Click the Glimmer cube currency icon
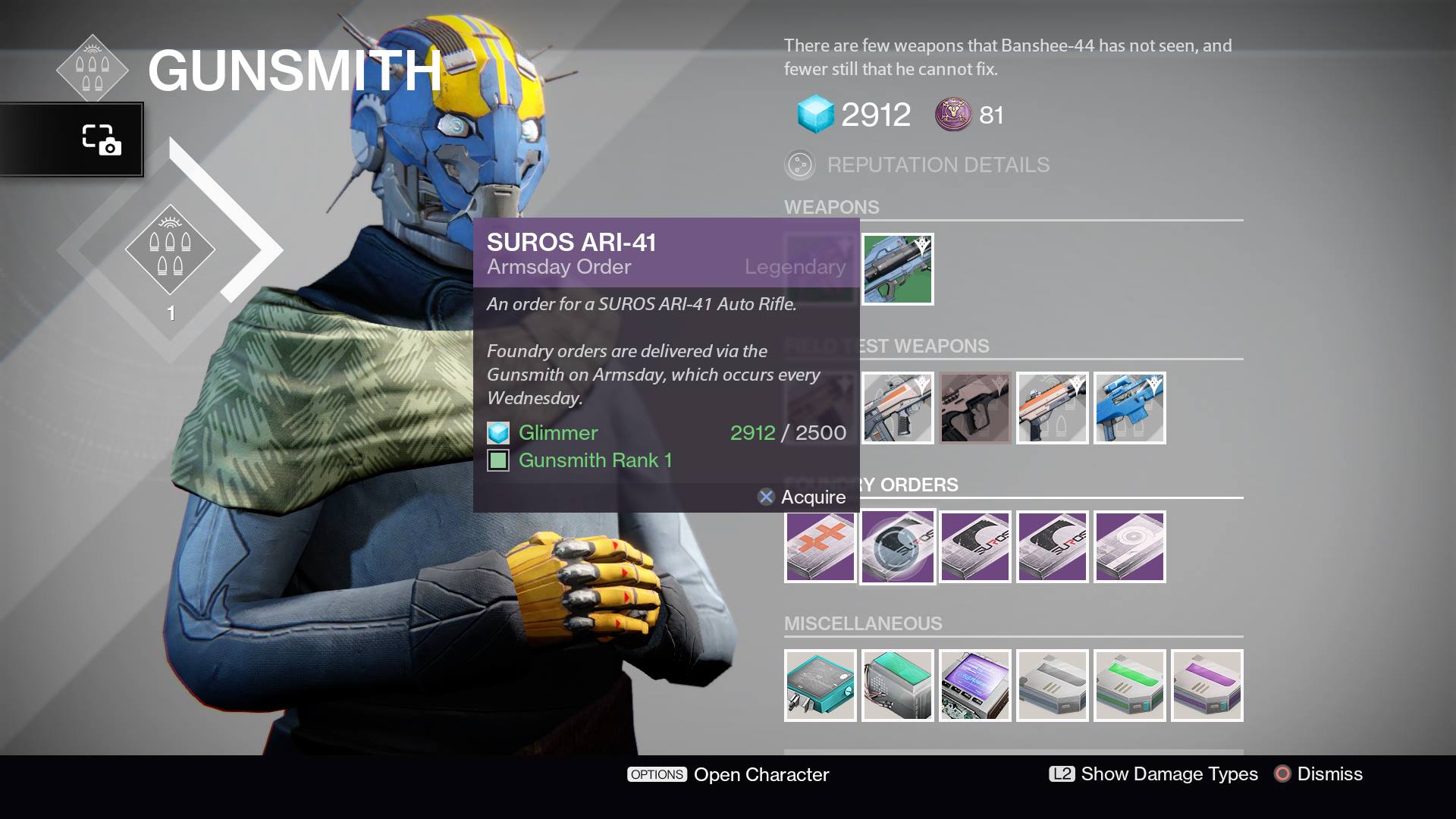 815,112
